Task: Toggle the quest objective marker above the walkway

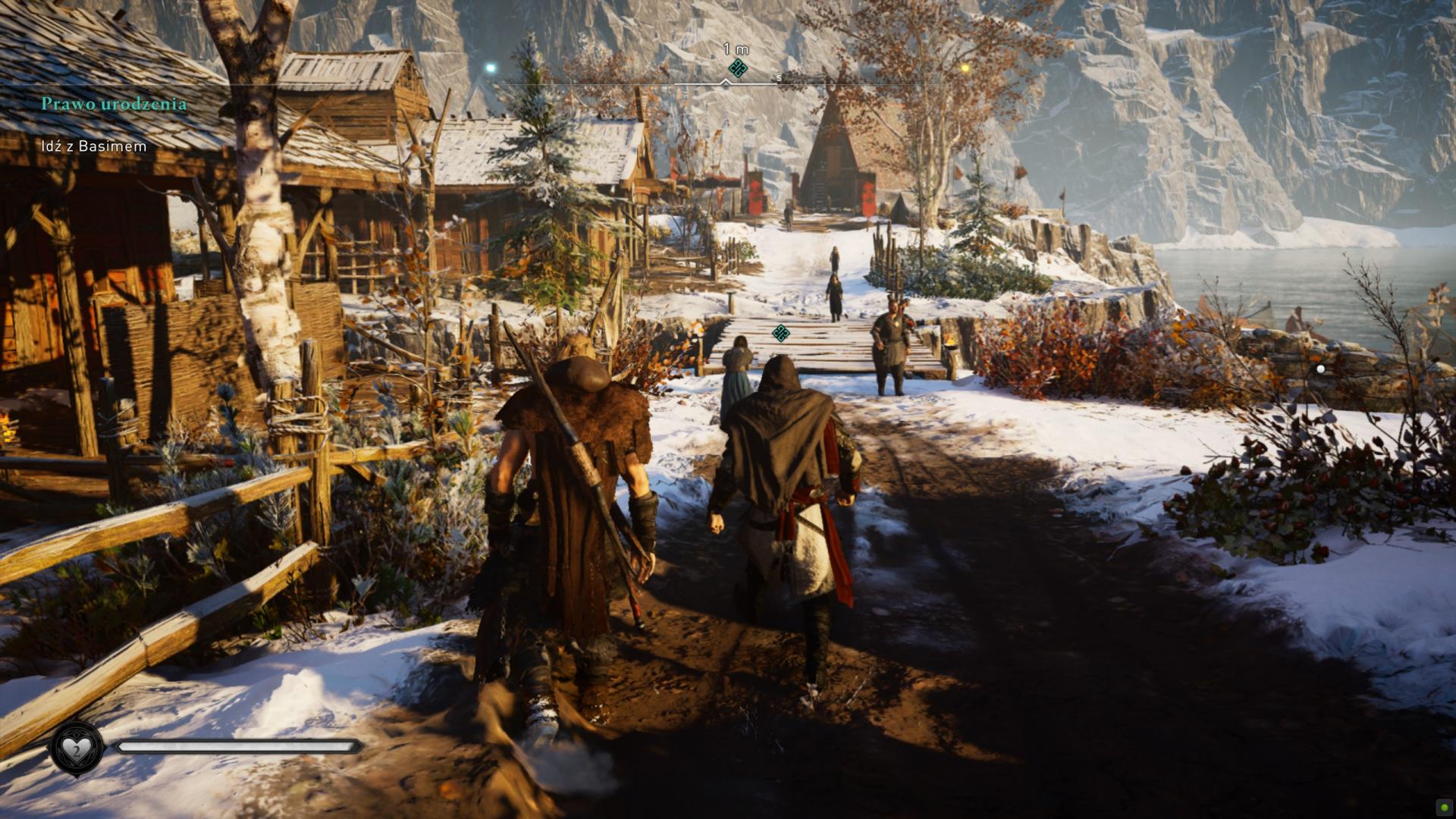Action: [x=782, y=331]
